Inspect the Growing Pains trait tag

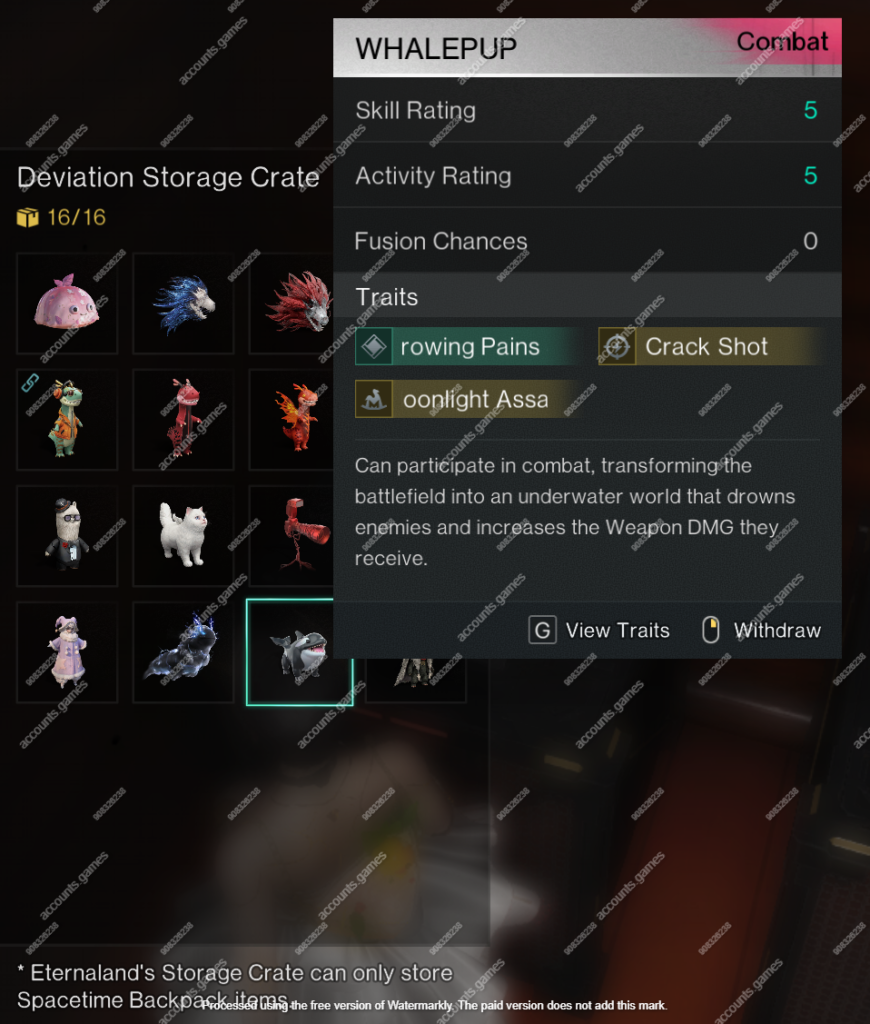pyautogui.click(x=468, y=347)
